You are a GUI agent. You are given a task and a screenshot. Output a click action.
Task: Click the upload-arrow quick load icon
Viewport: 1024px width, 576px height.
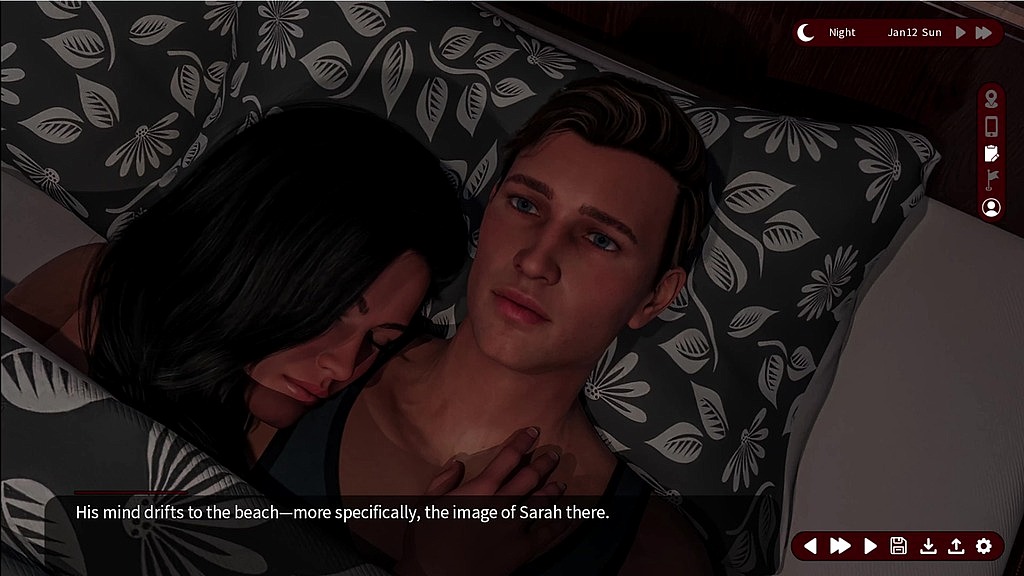click(956, 546)
